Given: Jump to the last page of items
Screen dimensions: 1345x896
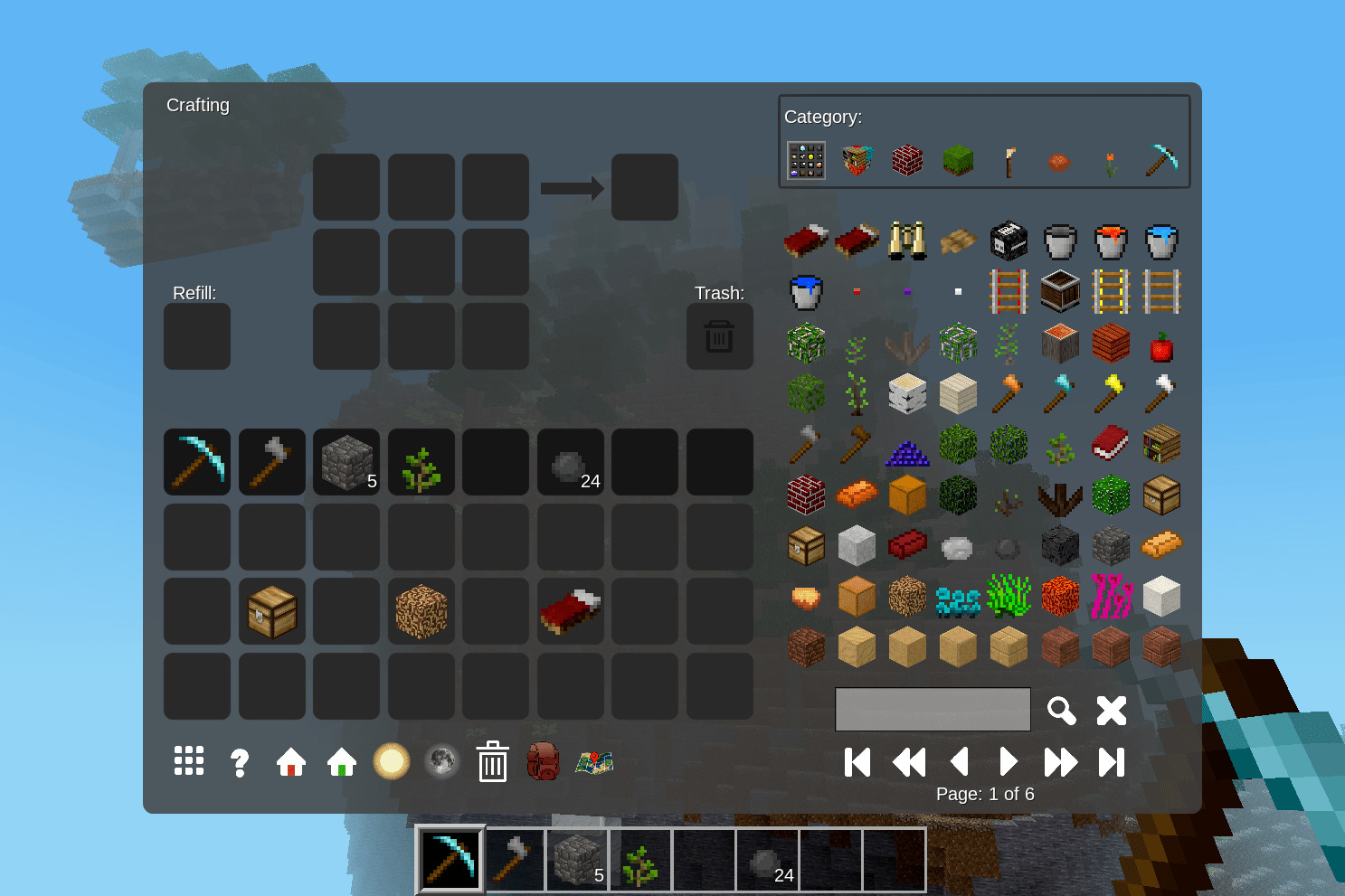Looking at the screenshot, I should 1112,761.
